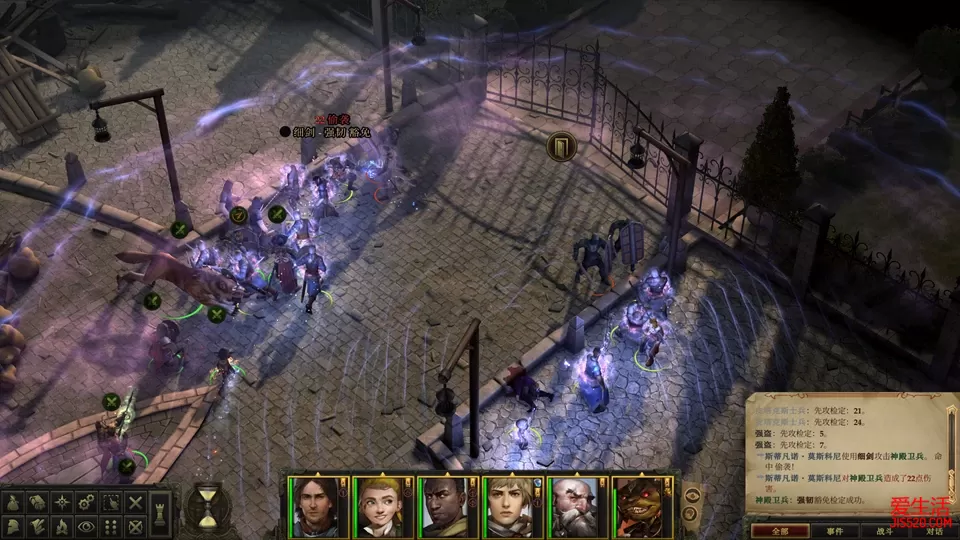Click the campfire rest icon

point(62,526)
